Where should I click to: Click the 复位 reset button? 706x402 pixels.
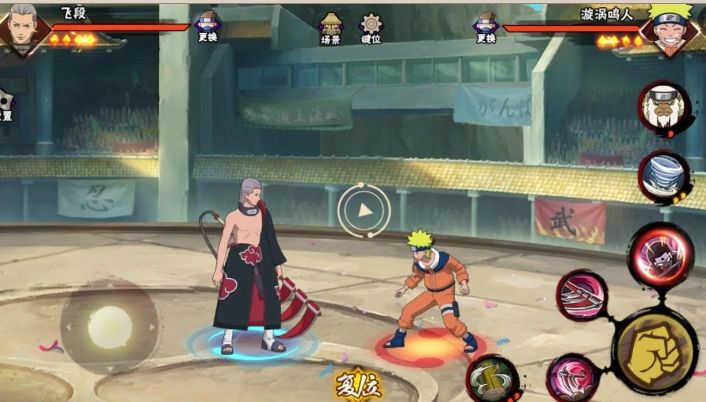coord(357,386)
